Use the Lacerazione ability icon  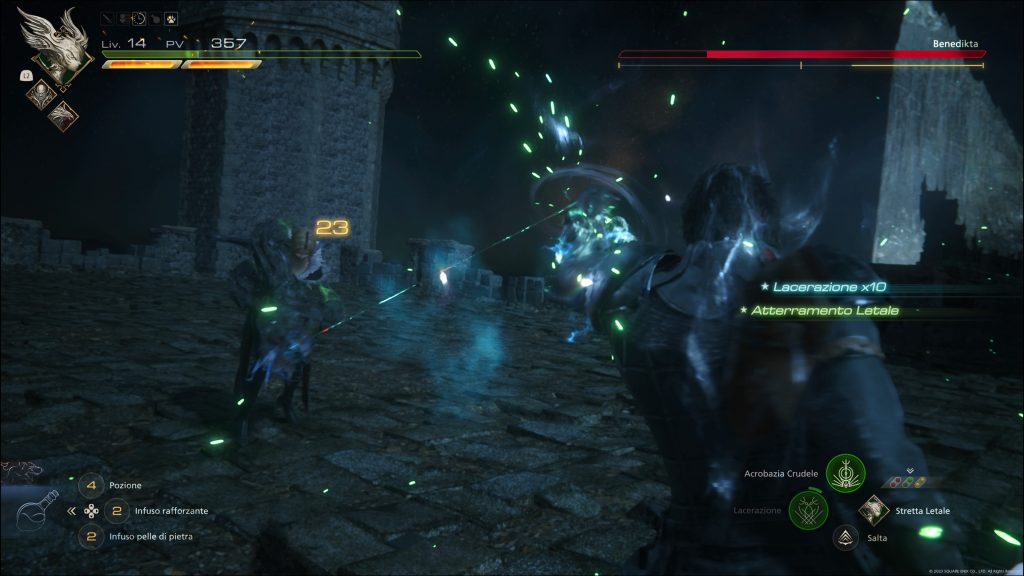point(808,510)
